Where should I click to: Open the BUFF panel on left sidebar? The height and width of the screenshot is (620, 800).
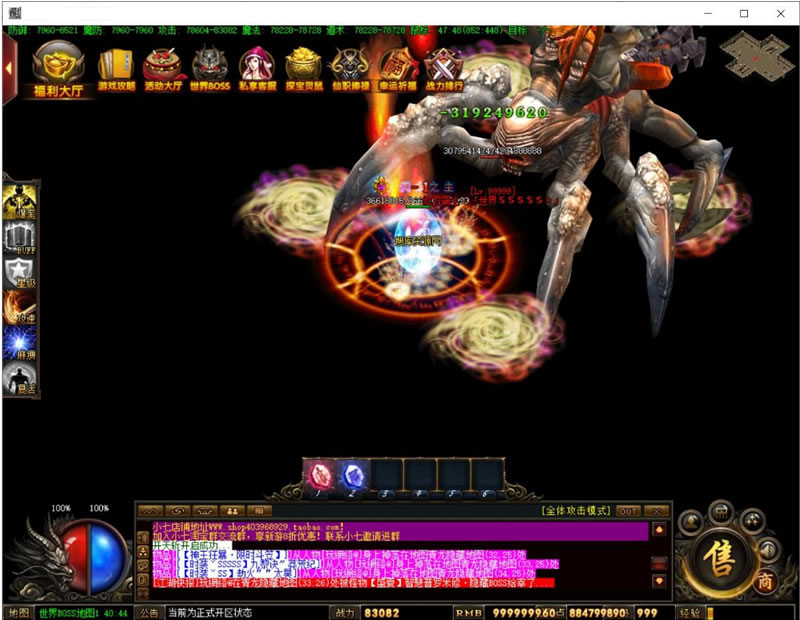pos(20,238)
